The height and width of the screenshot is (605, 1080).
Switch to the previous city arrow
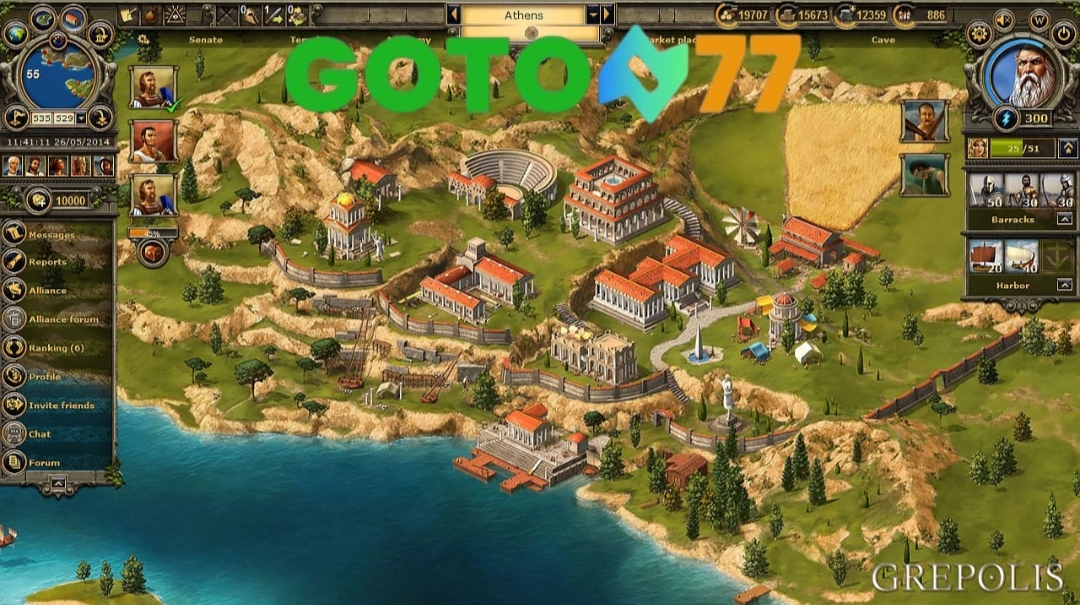454,15
